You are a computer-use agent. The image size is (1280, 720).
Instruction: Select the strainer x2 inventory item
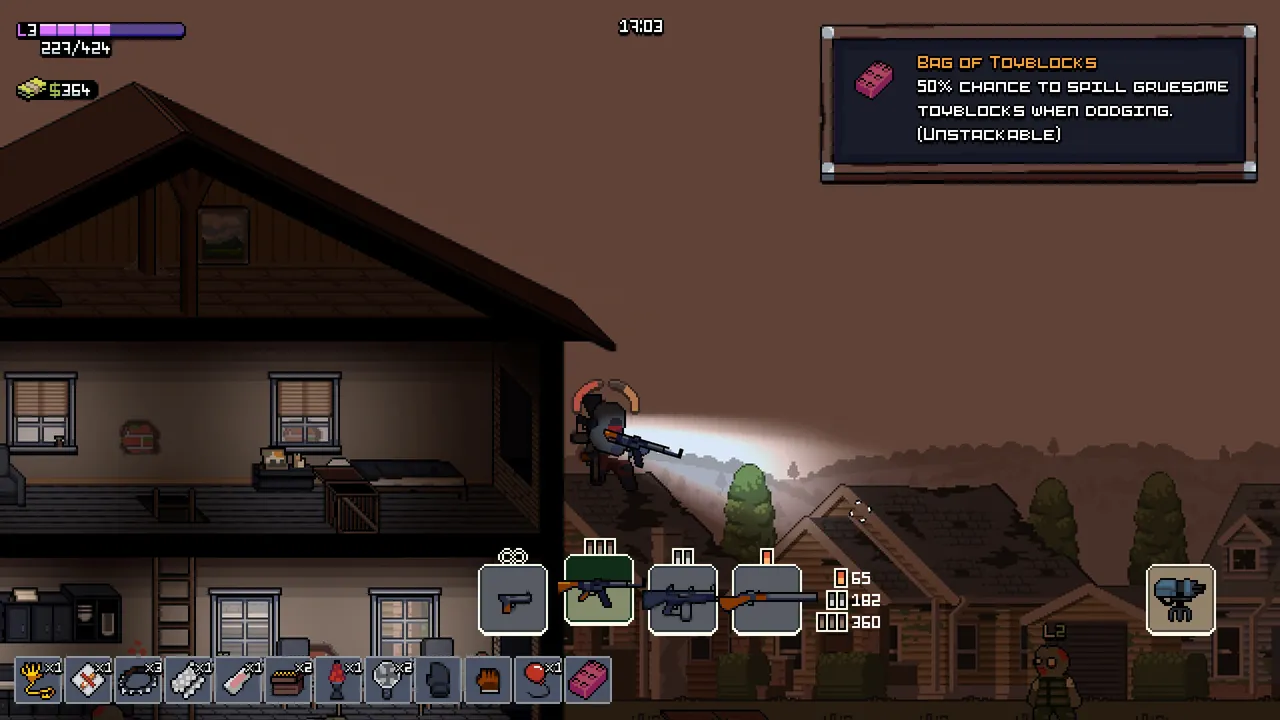388,681
